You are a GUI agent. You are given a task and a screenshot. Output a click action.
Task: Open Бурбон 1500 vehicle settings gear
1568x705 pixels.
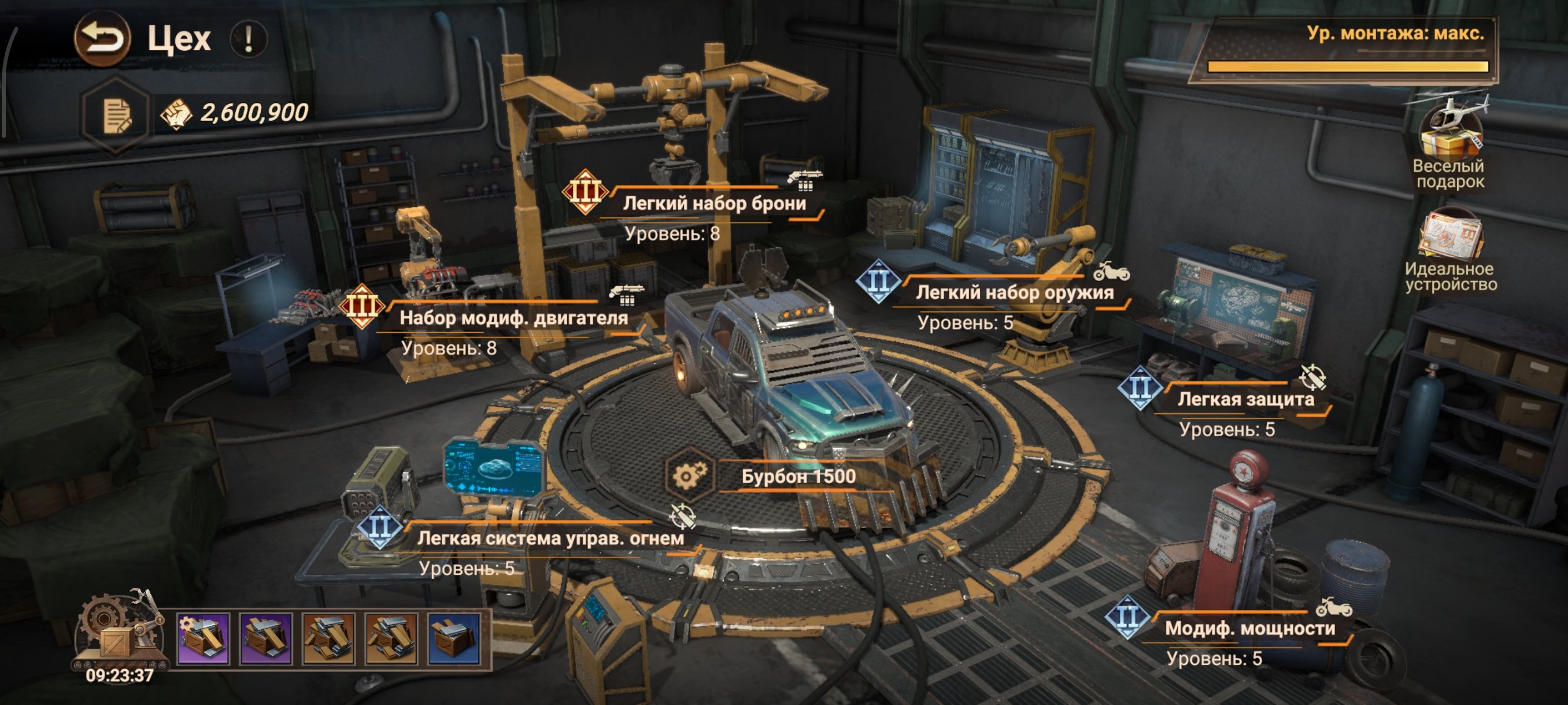pyautogui.click(x=688, y=476)
